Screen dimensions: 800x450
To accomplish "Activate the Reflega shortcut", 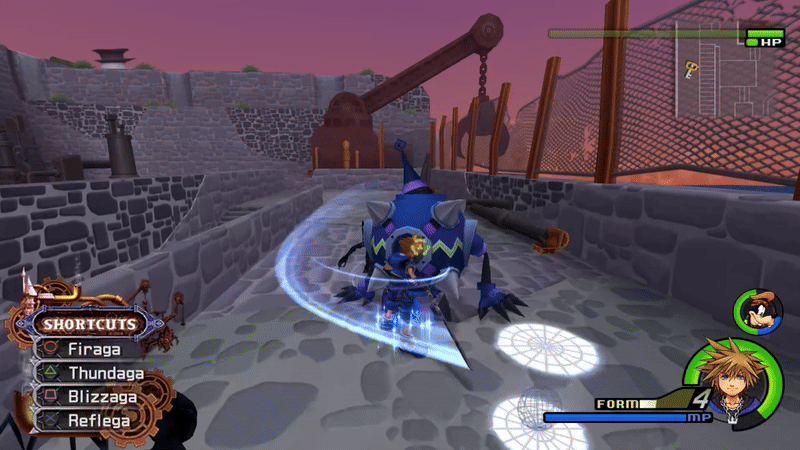I will (x=100, y=420).
